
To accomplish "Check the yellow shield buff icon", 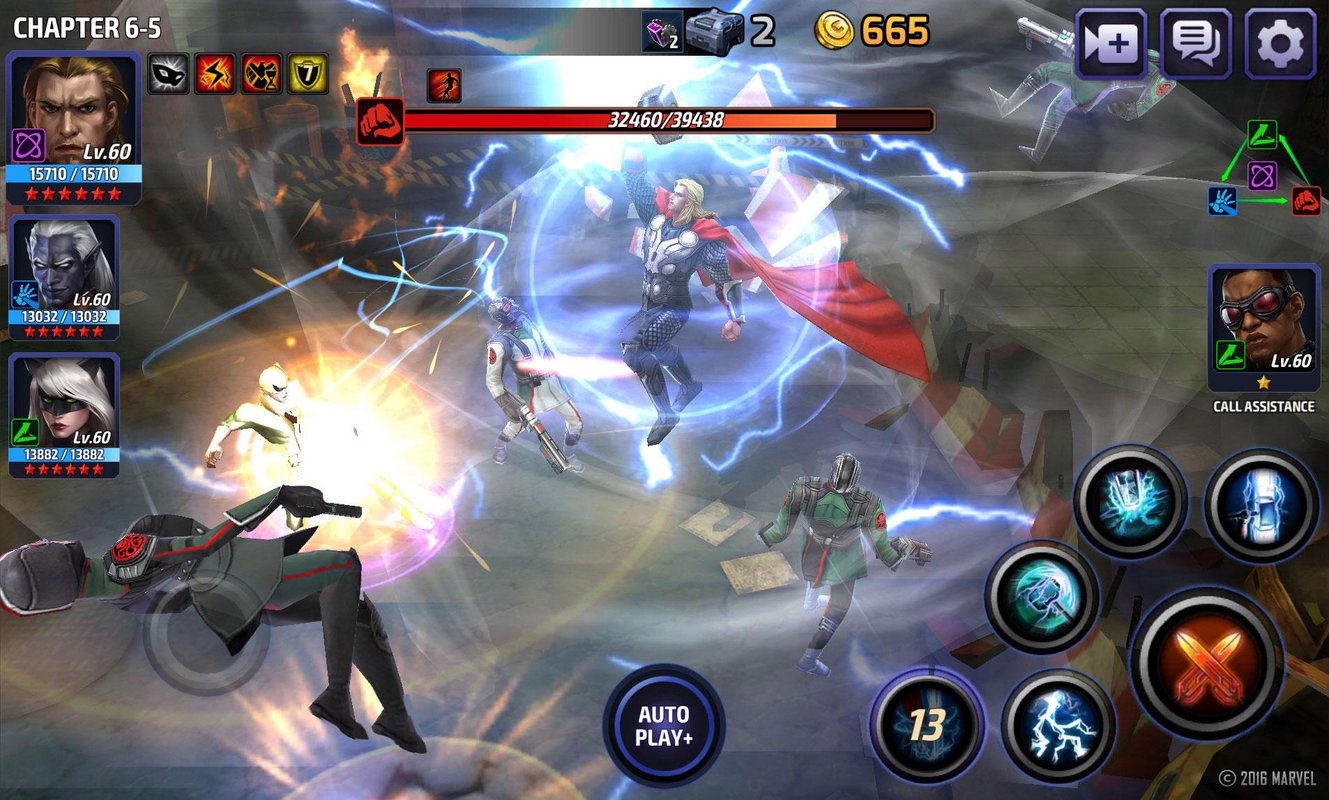I will [x=306, y=73].
